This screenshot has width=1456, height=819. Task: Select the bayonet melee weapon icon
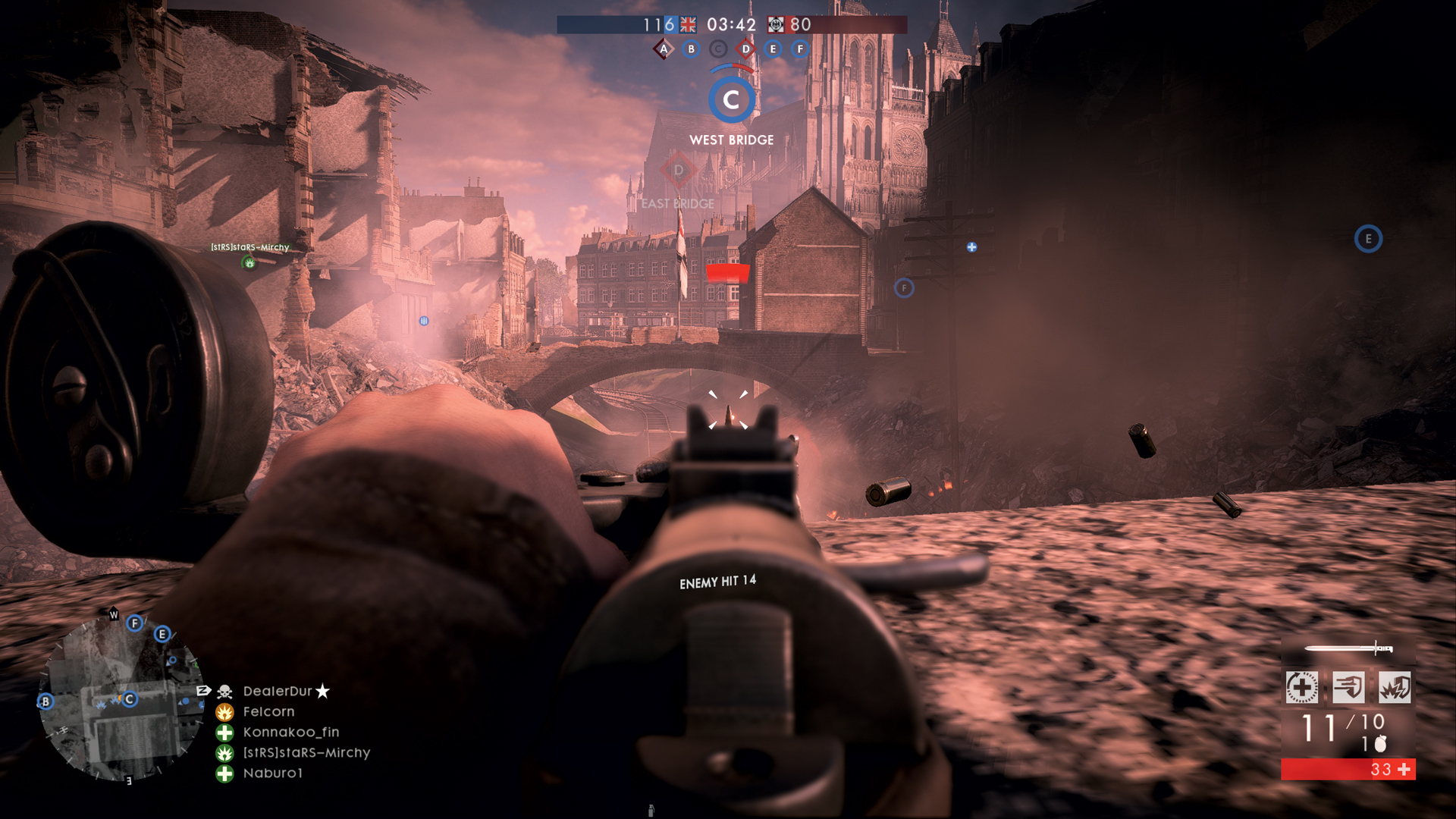[1348, 648]
